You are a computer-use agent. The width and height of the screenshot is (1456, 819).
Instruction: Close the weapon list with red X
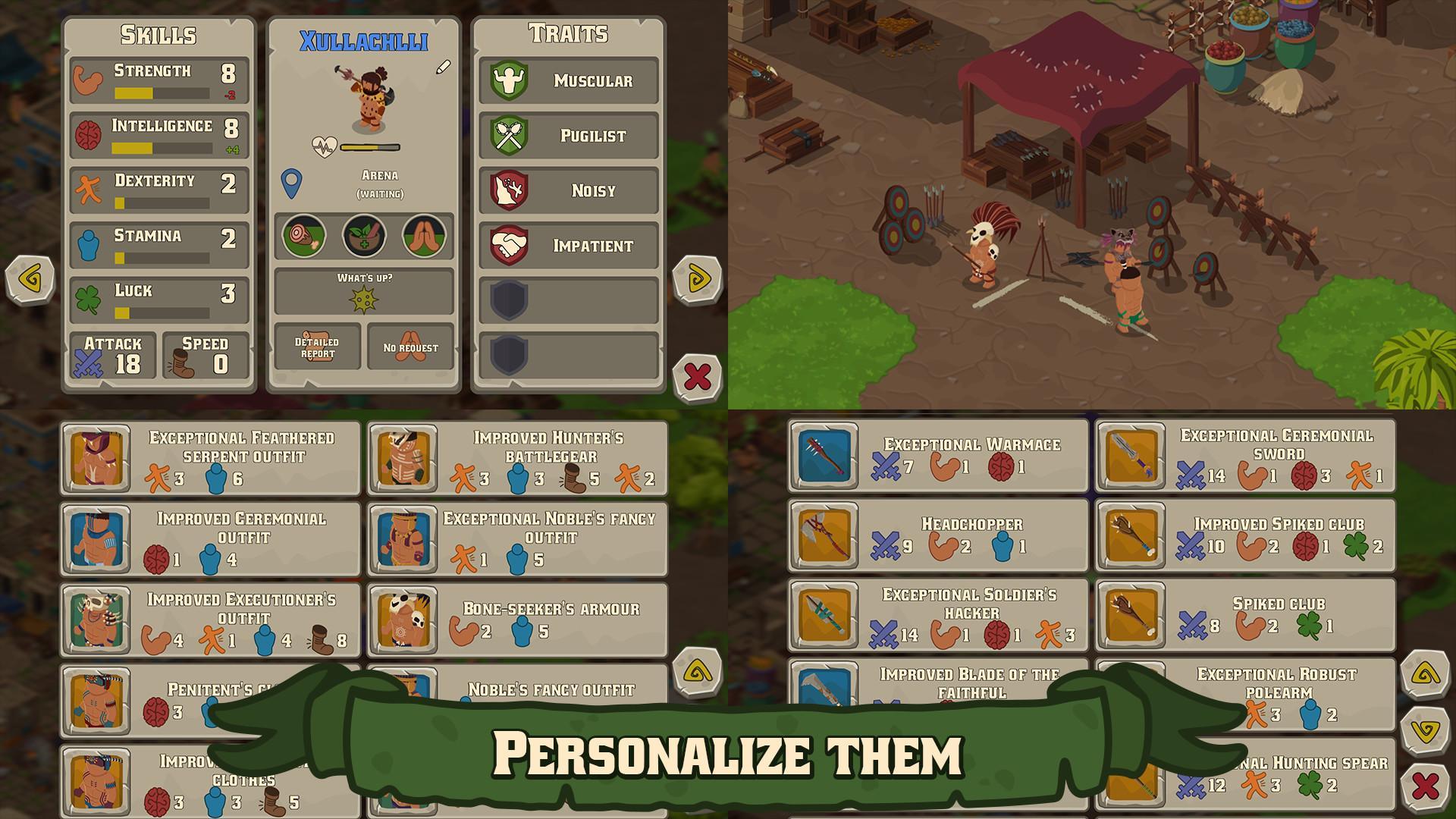(1425, 786)
